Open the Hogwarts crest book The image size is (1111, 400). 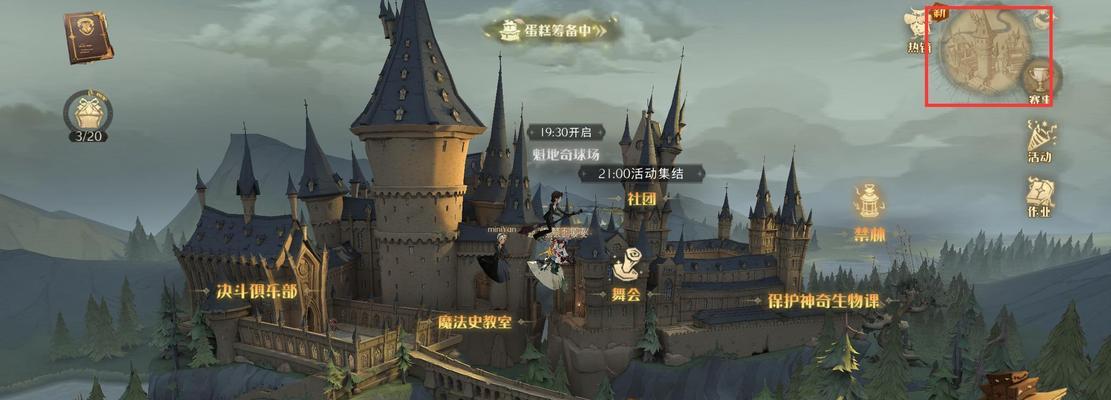coord(89,38)
